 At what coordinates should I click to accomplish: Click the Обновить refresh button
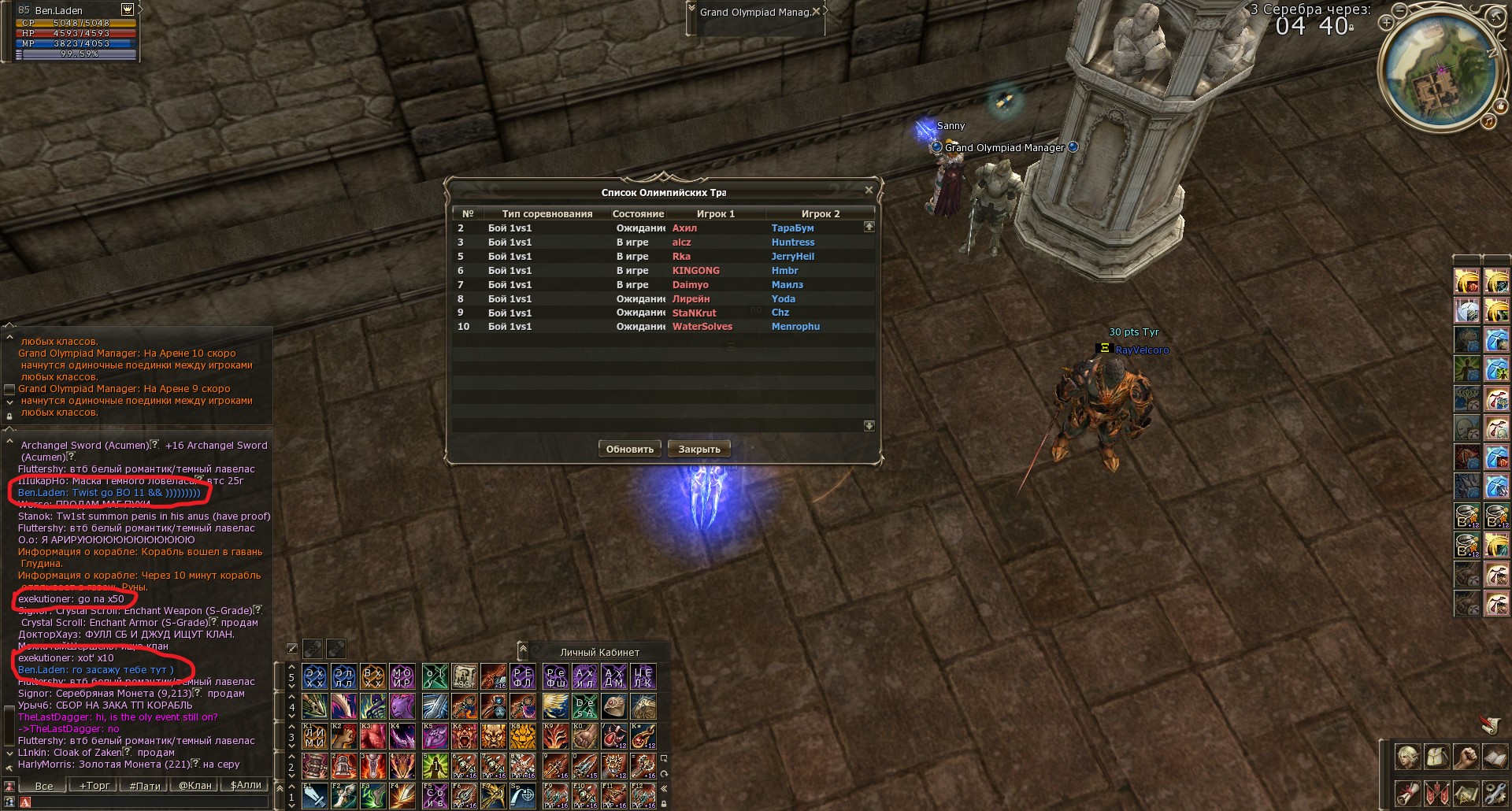click(x=630, y=450)
